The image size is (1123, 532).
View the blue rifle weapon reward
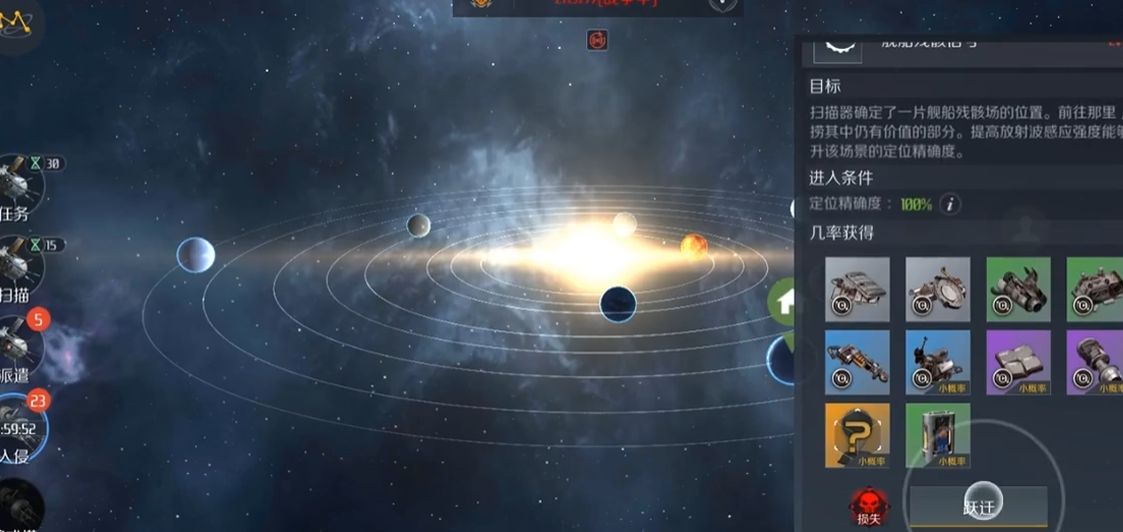(857, 362)
